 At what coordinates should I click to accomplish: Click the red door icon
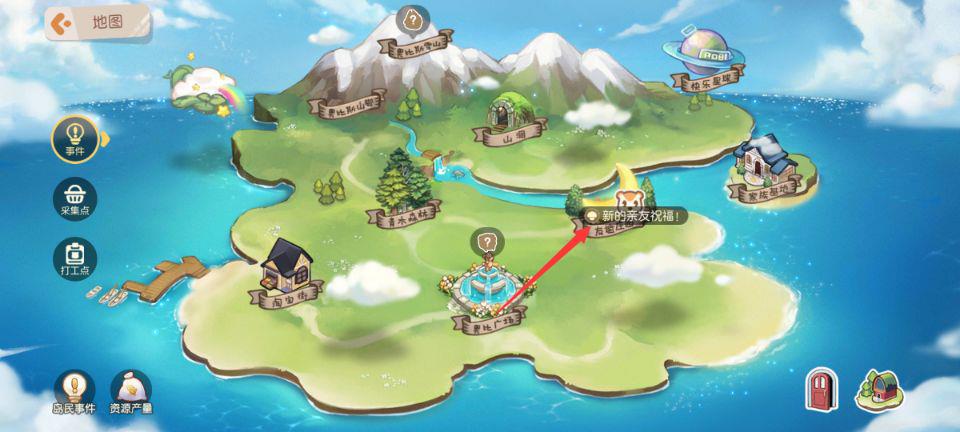click(x=820, y=390)
